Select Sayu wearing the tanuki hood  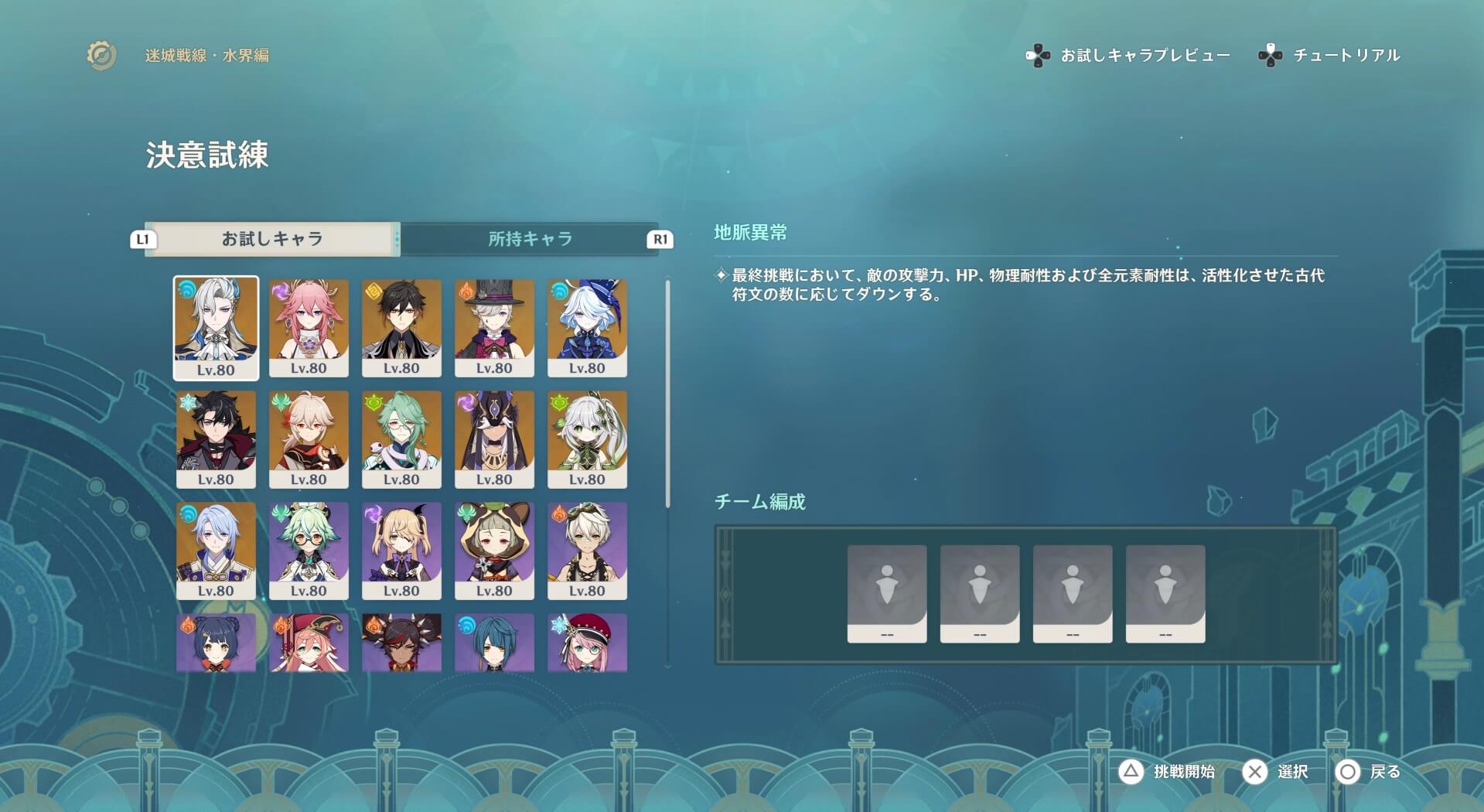pos(495,549)
